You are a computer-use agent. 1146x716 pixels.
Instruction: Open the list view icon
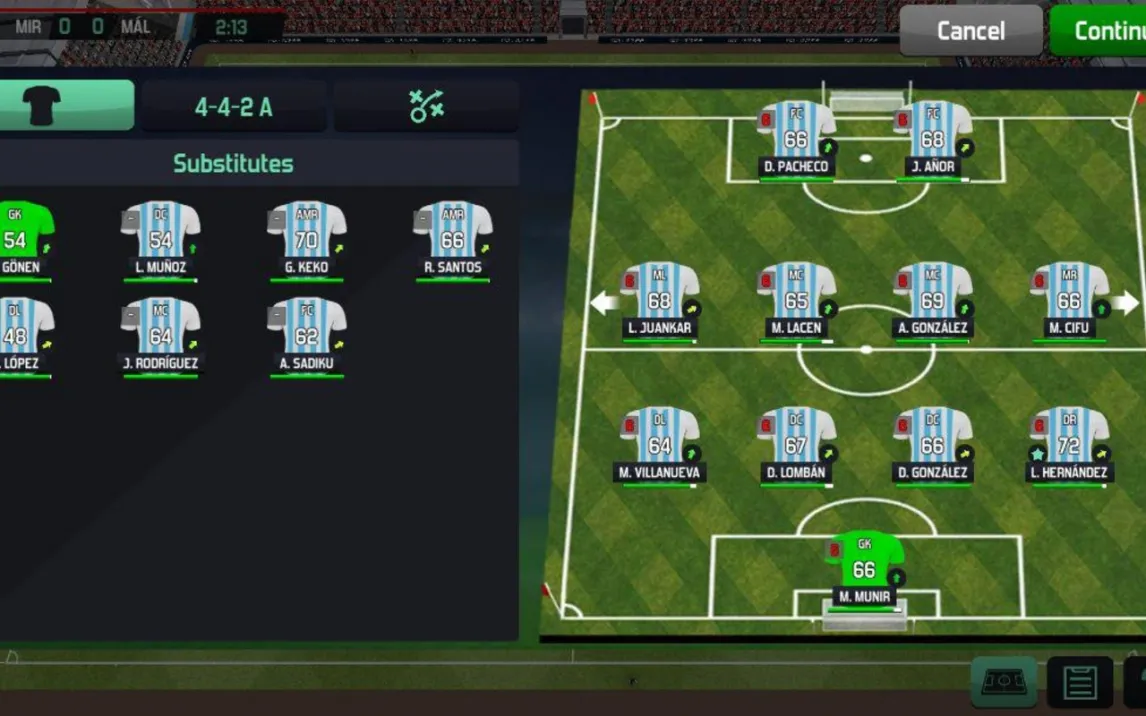(1079, 683)
